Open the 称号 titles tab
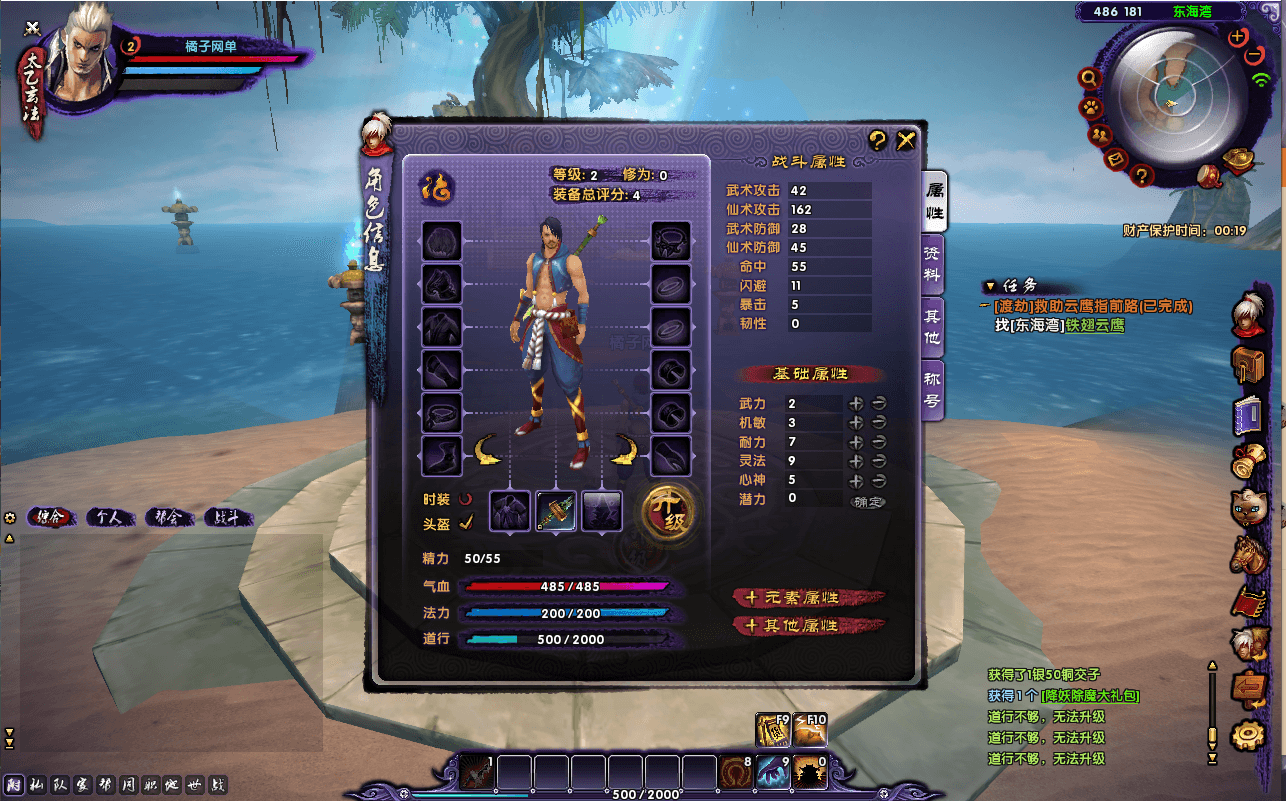This screenshot has height=801, width=1286. [932, 390]
